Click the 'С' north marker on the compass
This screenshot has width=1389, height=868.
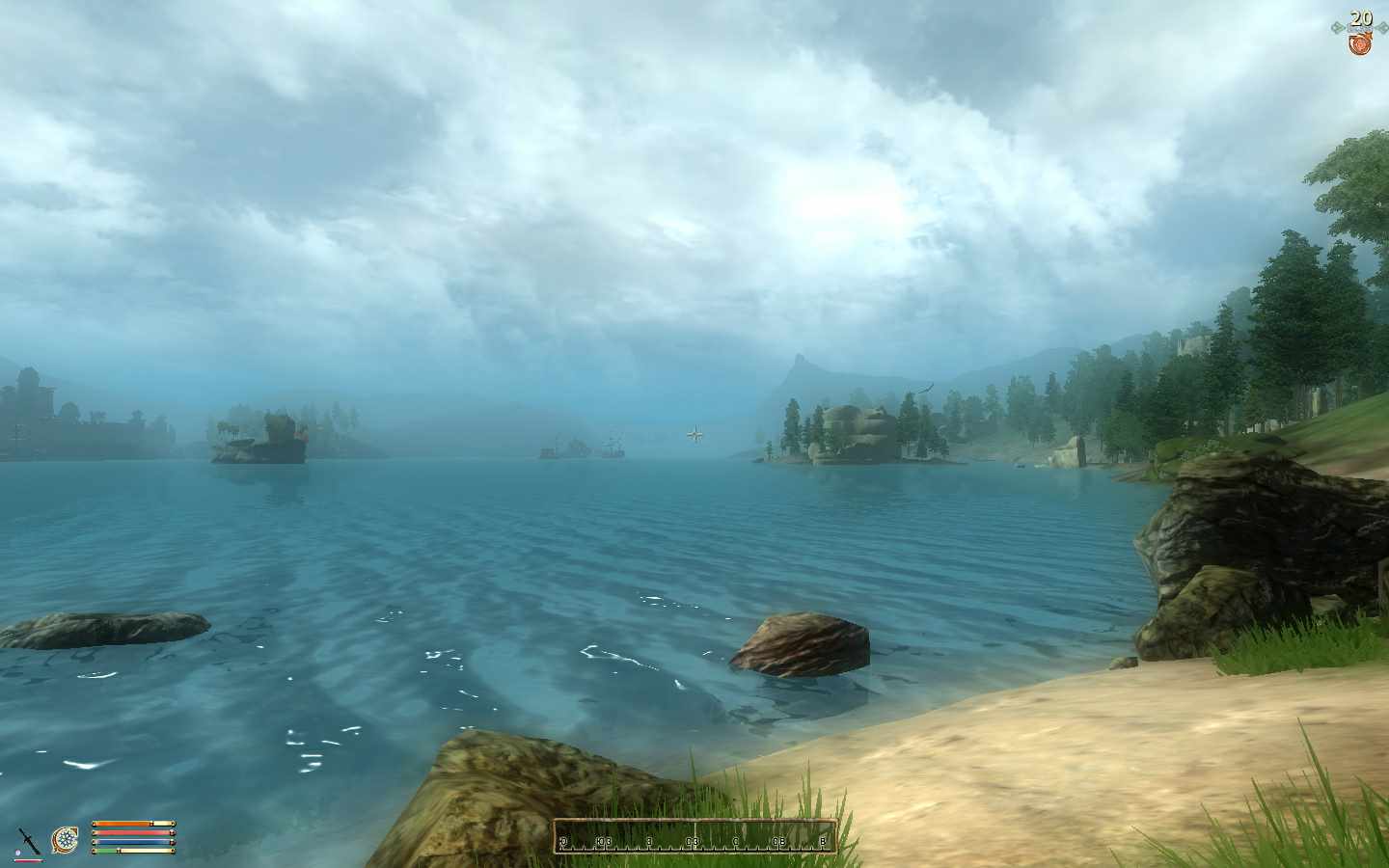[735, 841]
